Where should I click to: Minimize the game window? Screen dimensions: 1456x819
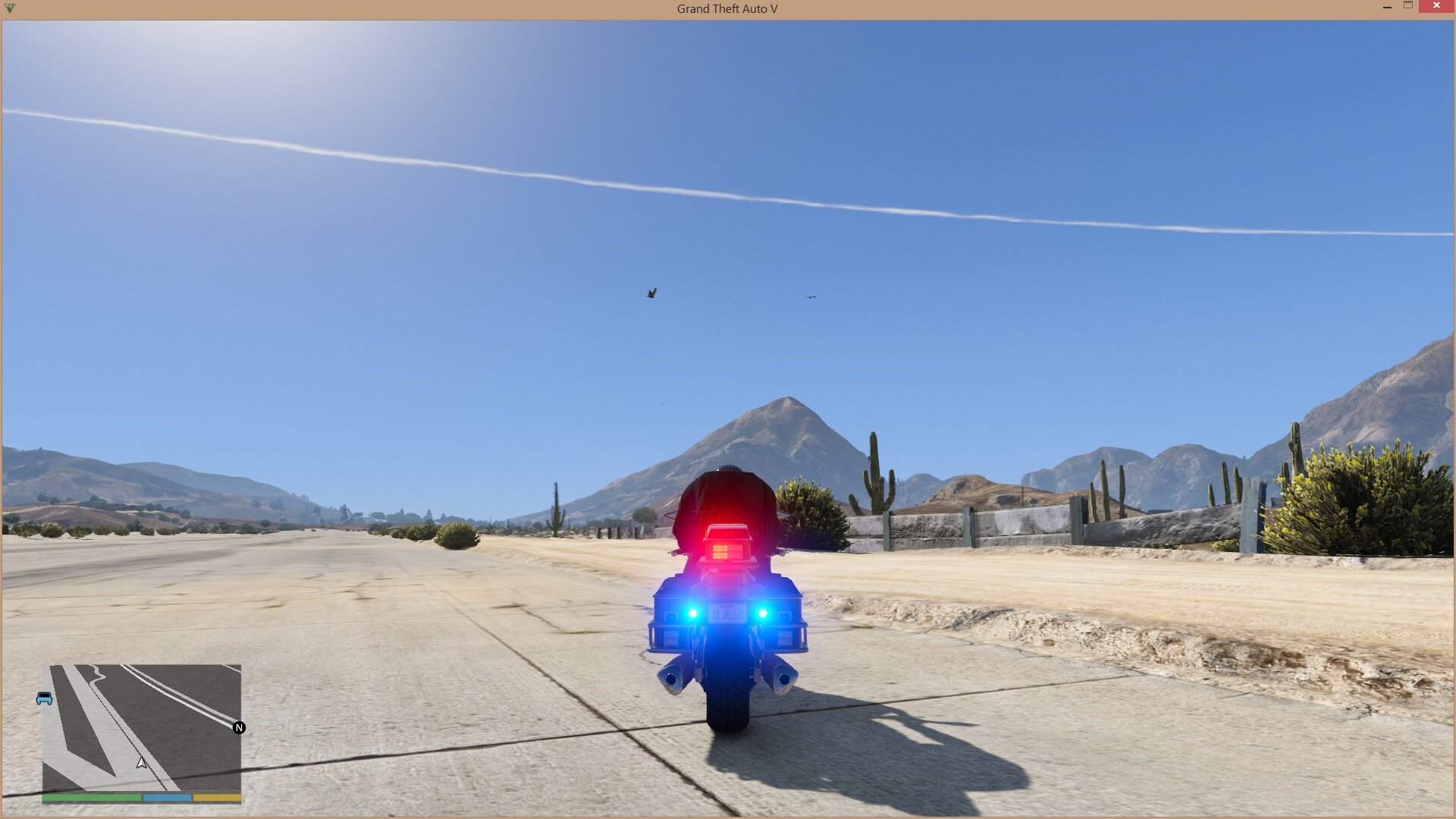[x=1387, y=6]
